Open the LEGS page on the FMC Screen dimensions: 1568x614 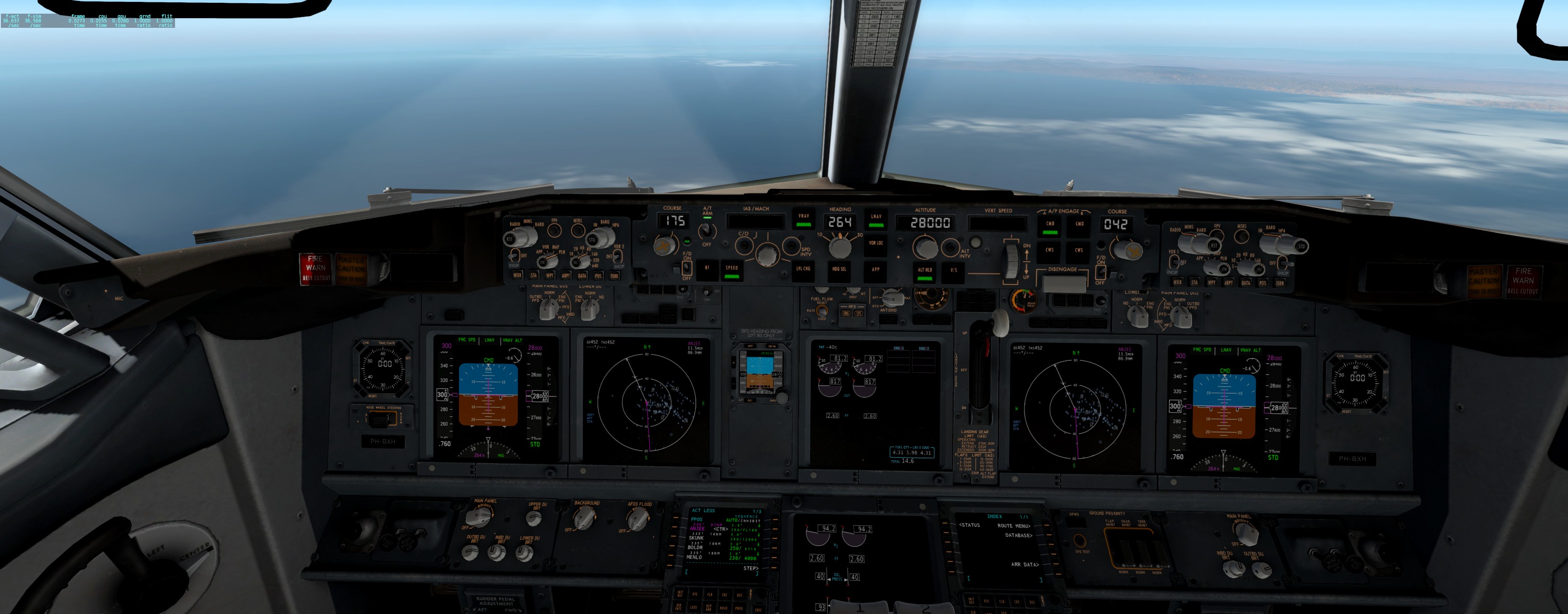tap(694, 609)
